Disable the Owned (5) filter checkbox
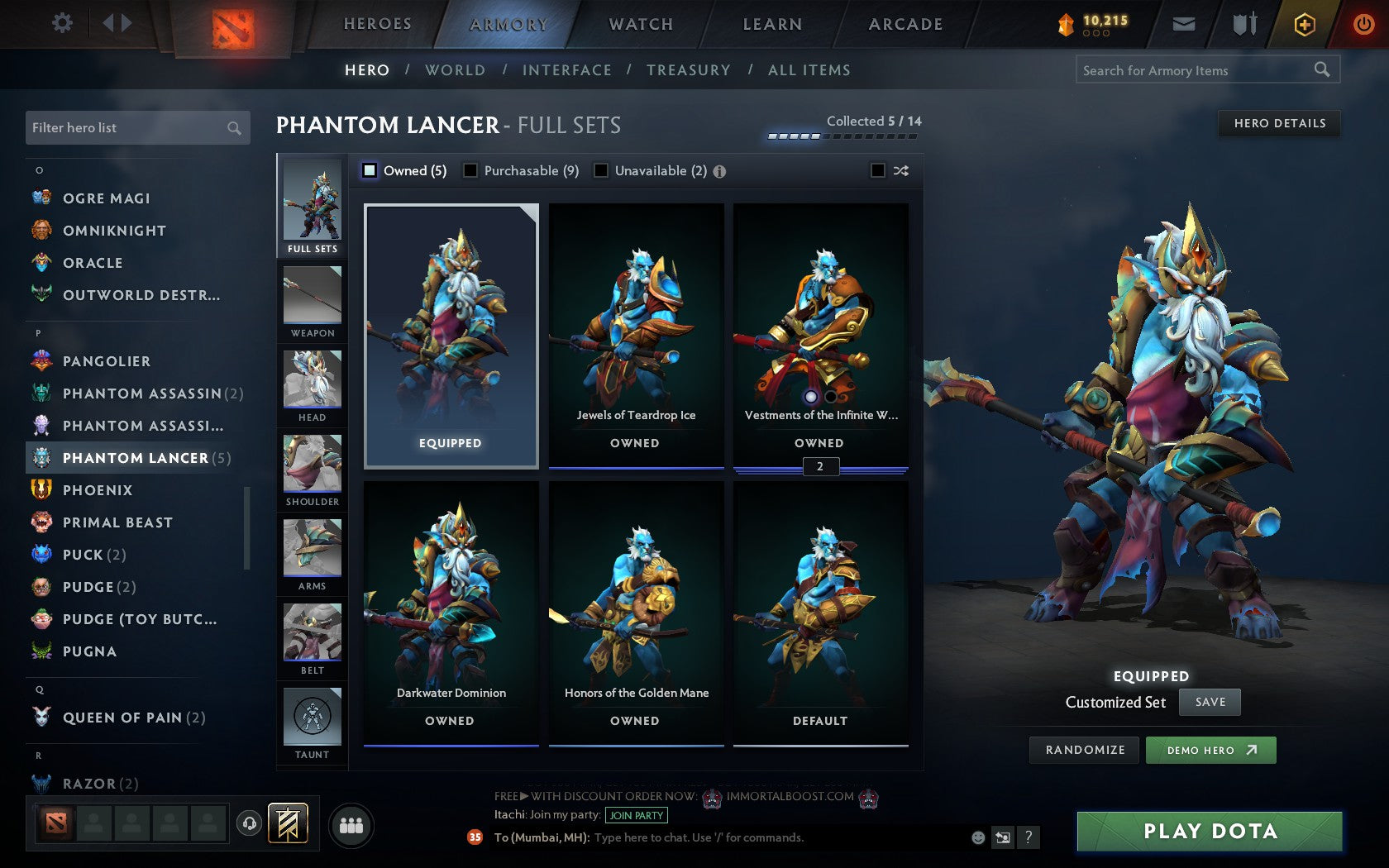The image size is (1389, 868). 368,170
